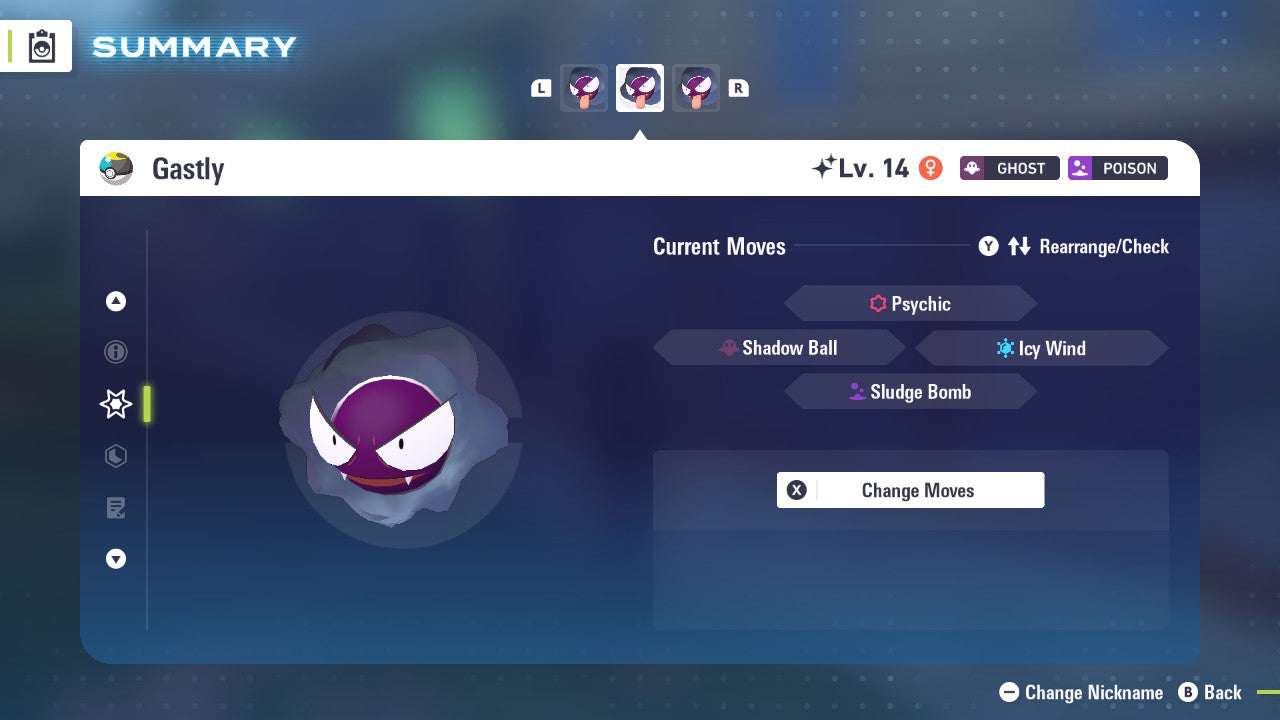This screenshot has height=720, width=1280.
Task: Select the Shadow Ball move
Action: click(779, 347)
